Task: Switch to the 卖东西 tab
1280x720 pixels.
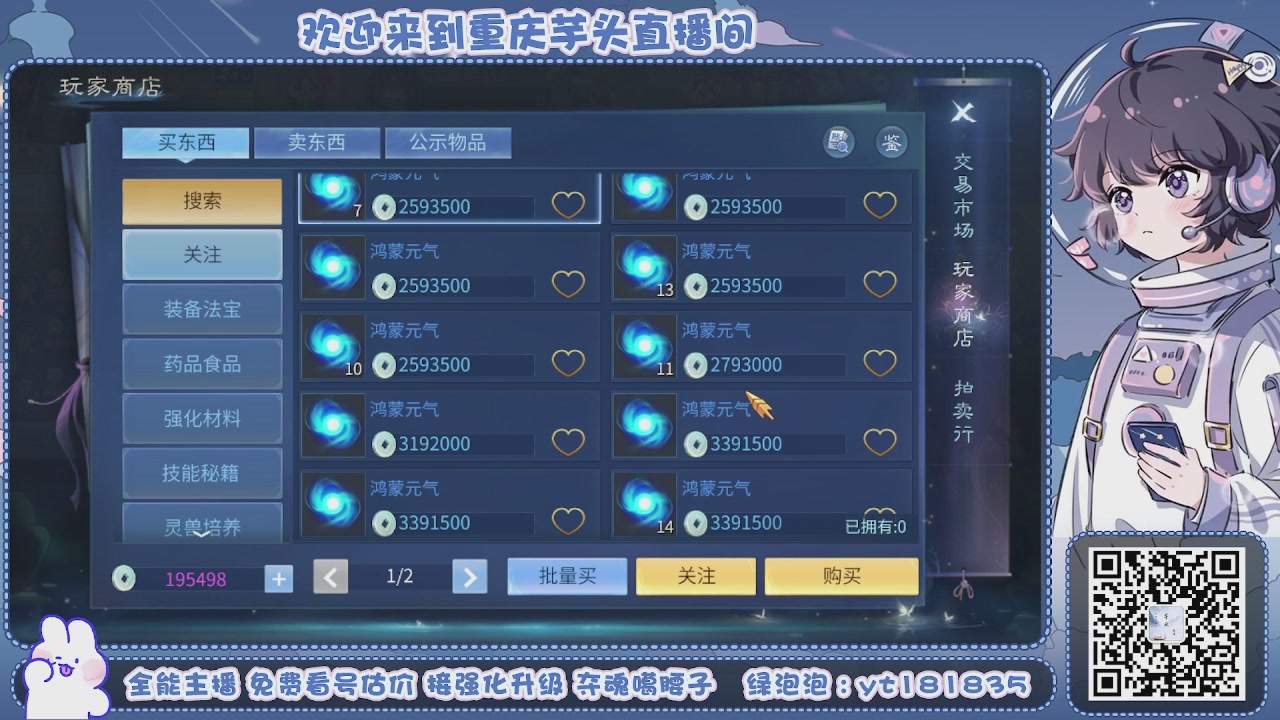Action: coord(318,142)
